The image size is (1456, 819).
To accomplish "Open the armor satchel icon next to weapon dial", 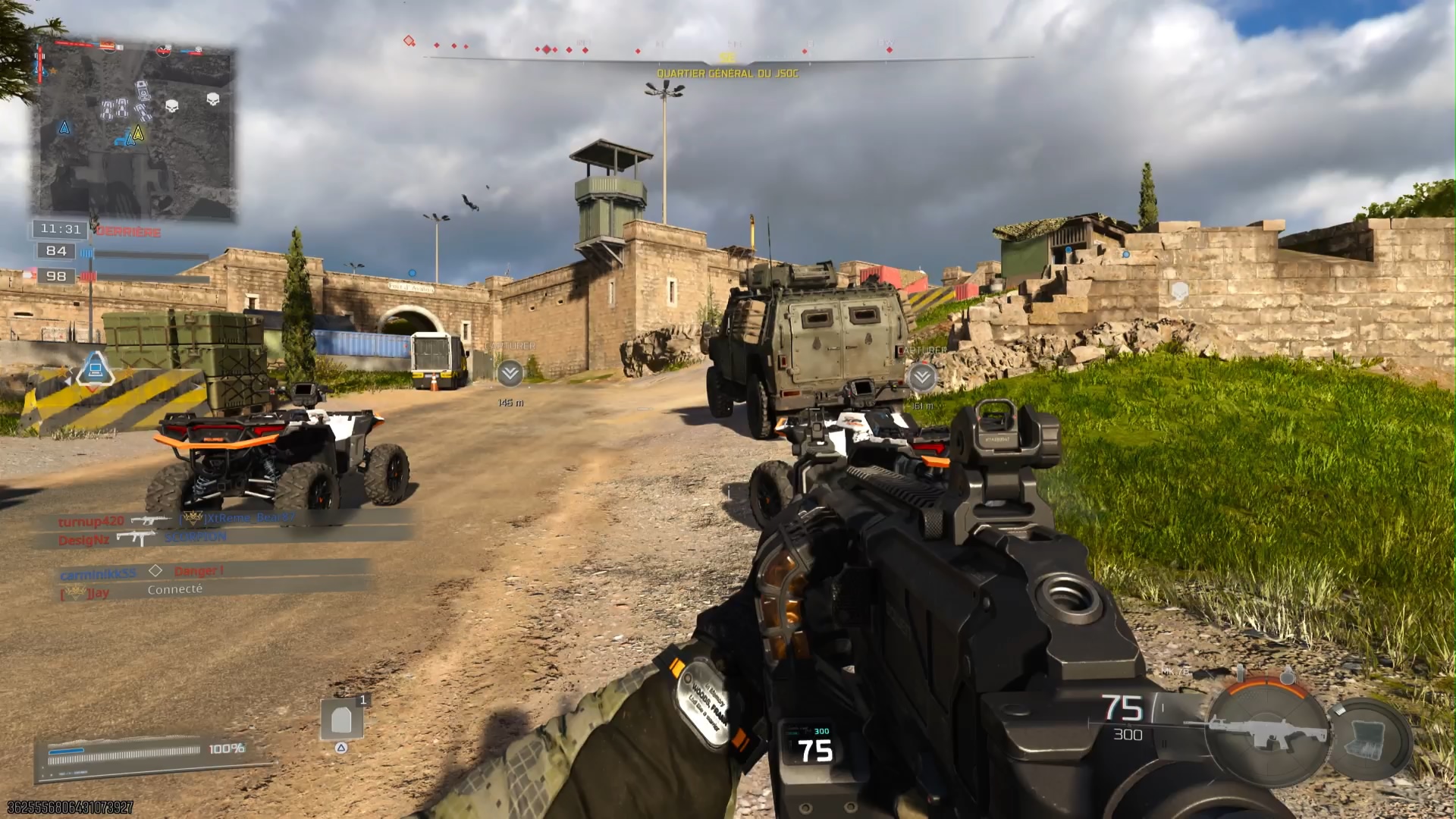I will click(x=1365, y=741).
